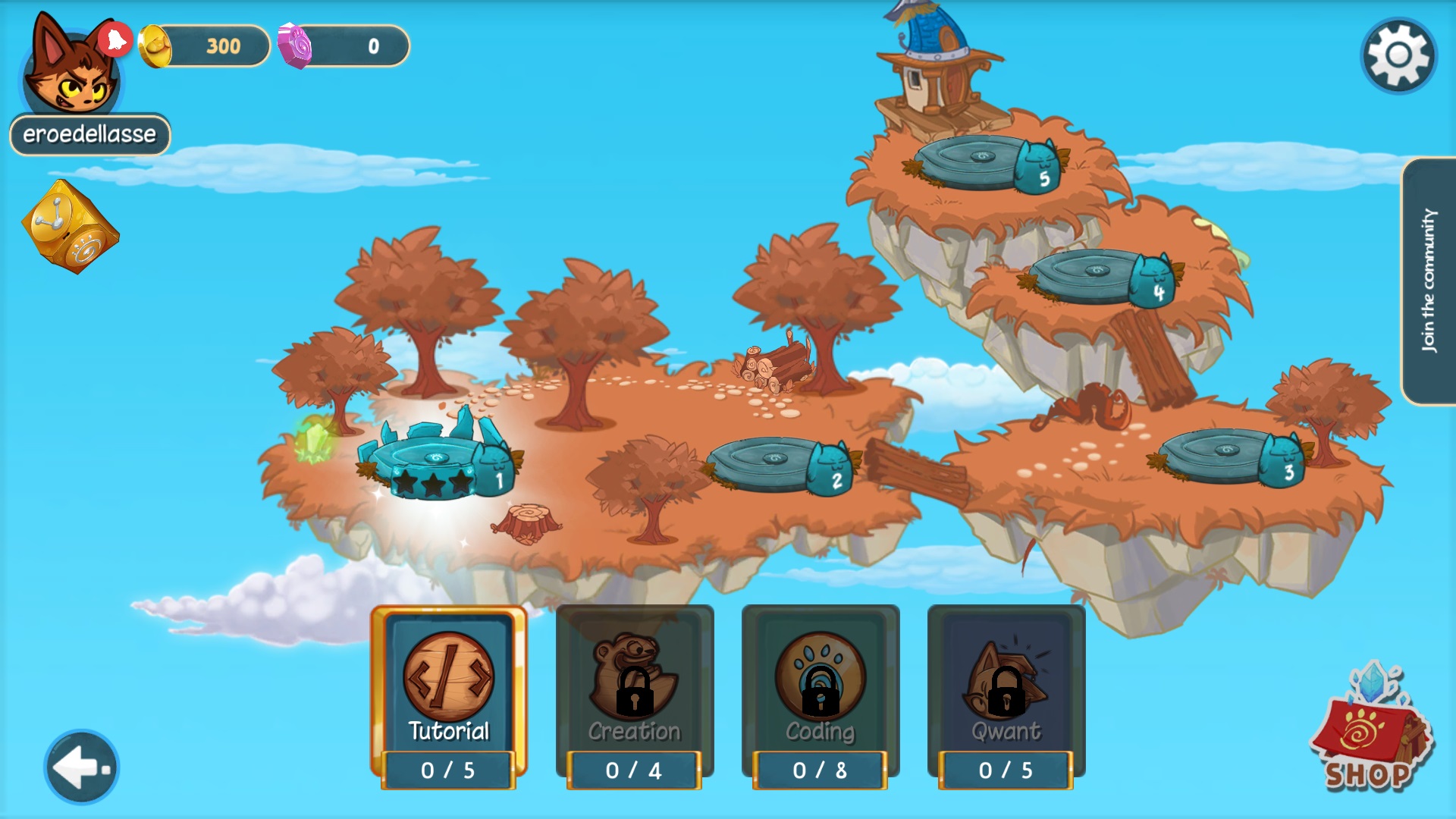This screenshot has width=1456, height=819.
Task: Select level 5 platform
Action: 986,163
